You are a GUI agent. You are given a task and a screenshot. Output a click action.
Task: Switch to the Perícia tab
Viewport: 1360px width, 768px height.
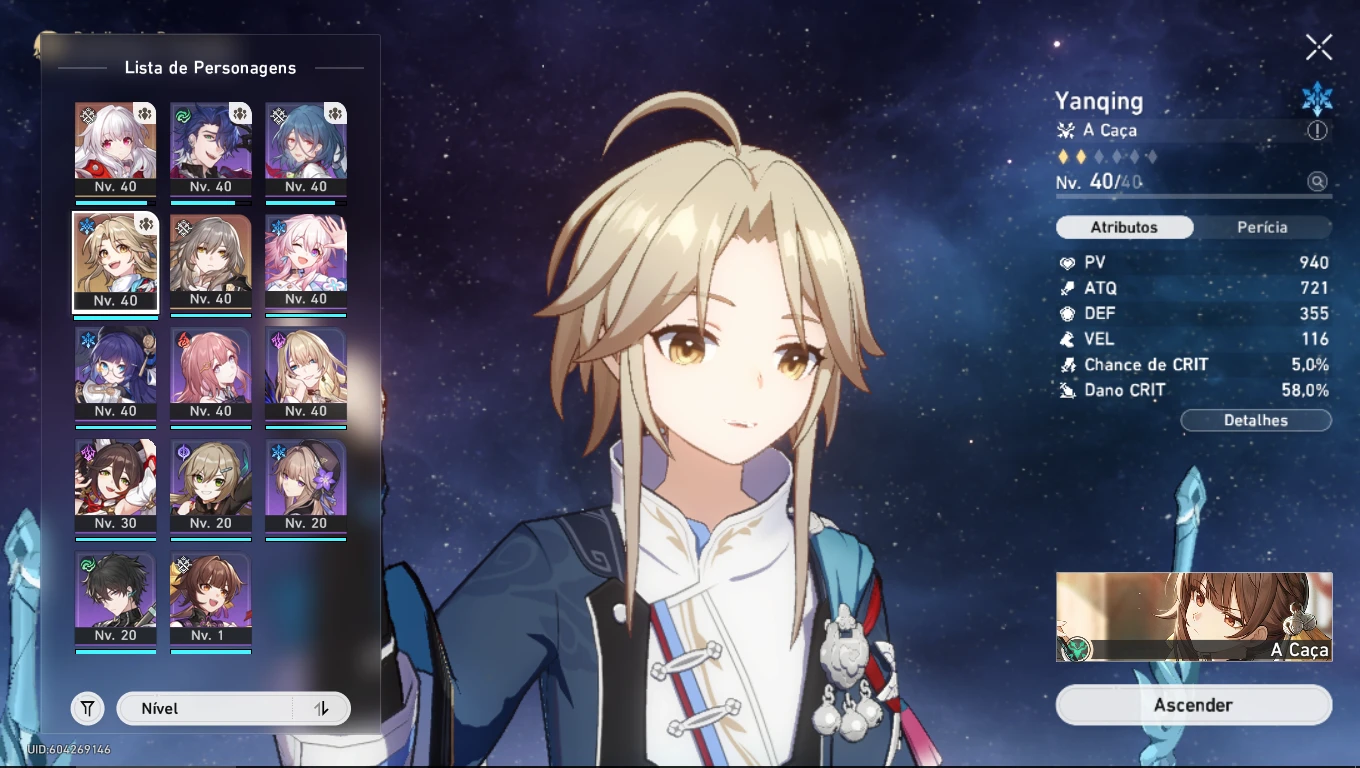(1265, 227)
